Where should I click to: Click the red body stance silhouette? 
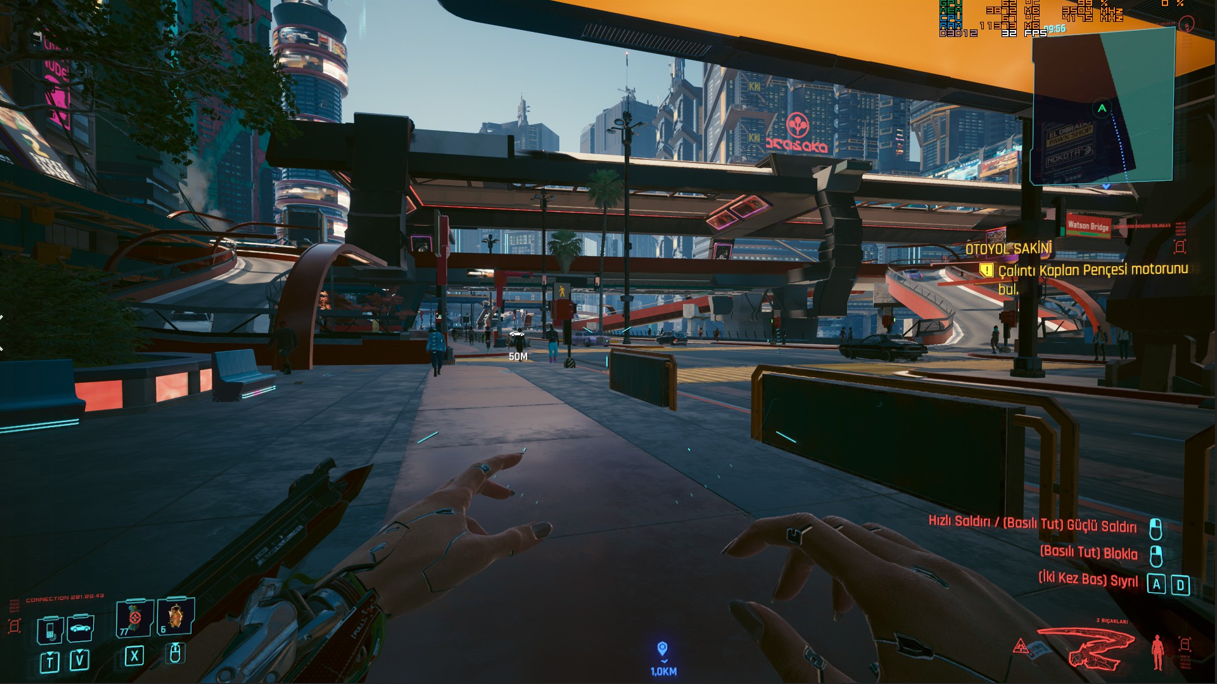tap(1157, 652)
